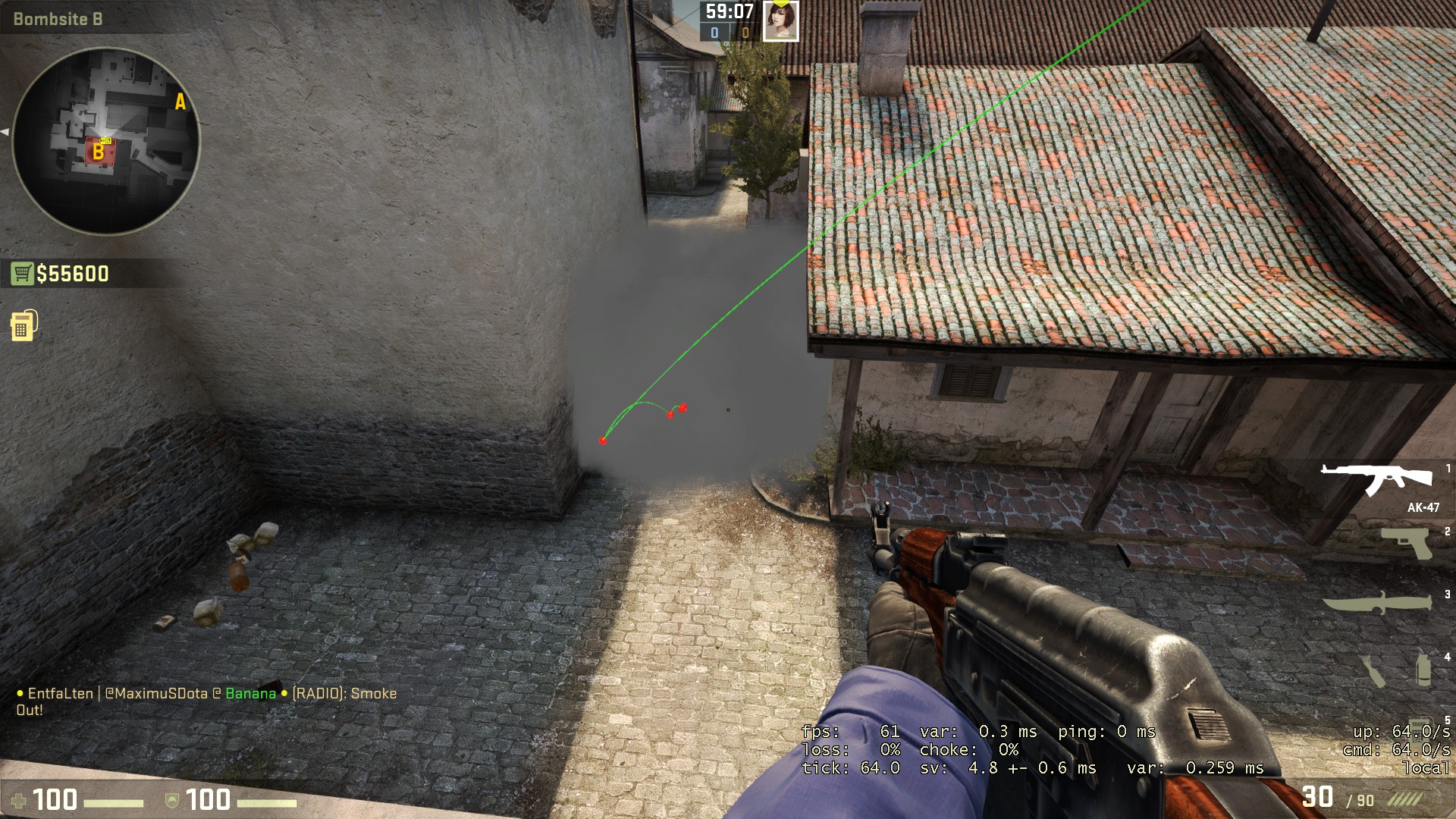1456x819 pixels.
Task: Choose the molotov grenade icon
Action: tap(1374, 670)
